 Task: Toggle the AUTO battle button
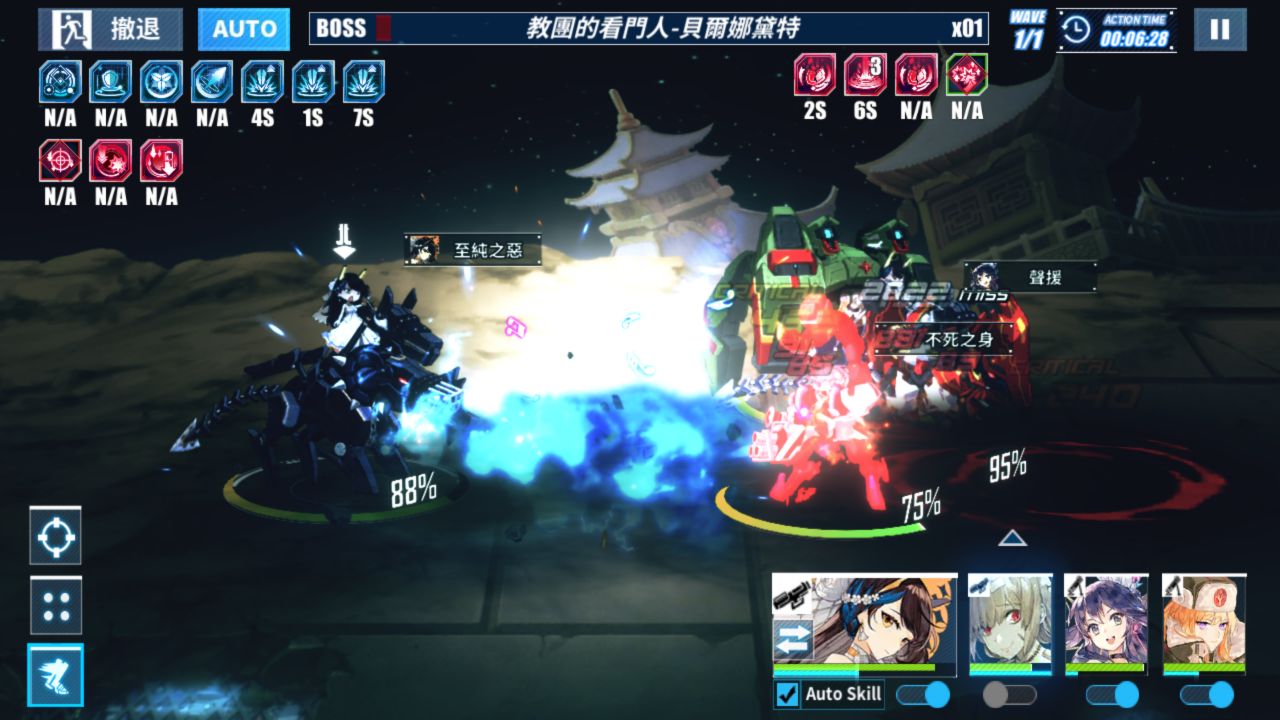(x=244, y=29)
